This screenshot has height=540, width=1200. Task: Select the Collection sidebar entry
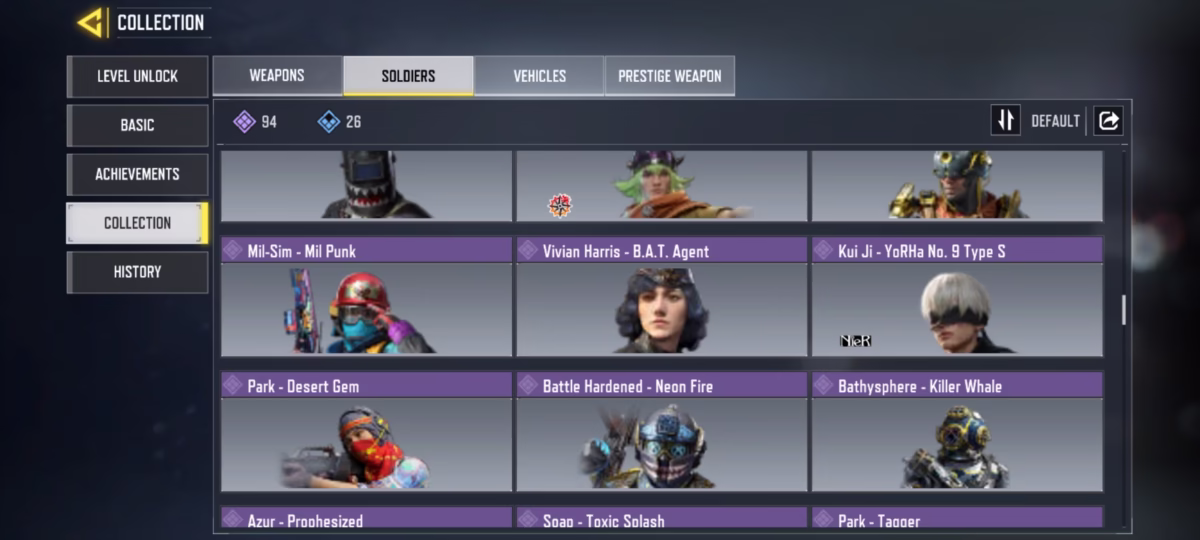pyautogui.click(x=137, y=223)
